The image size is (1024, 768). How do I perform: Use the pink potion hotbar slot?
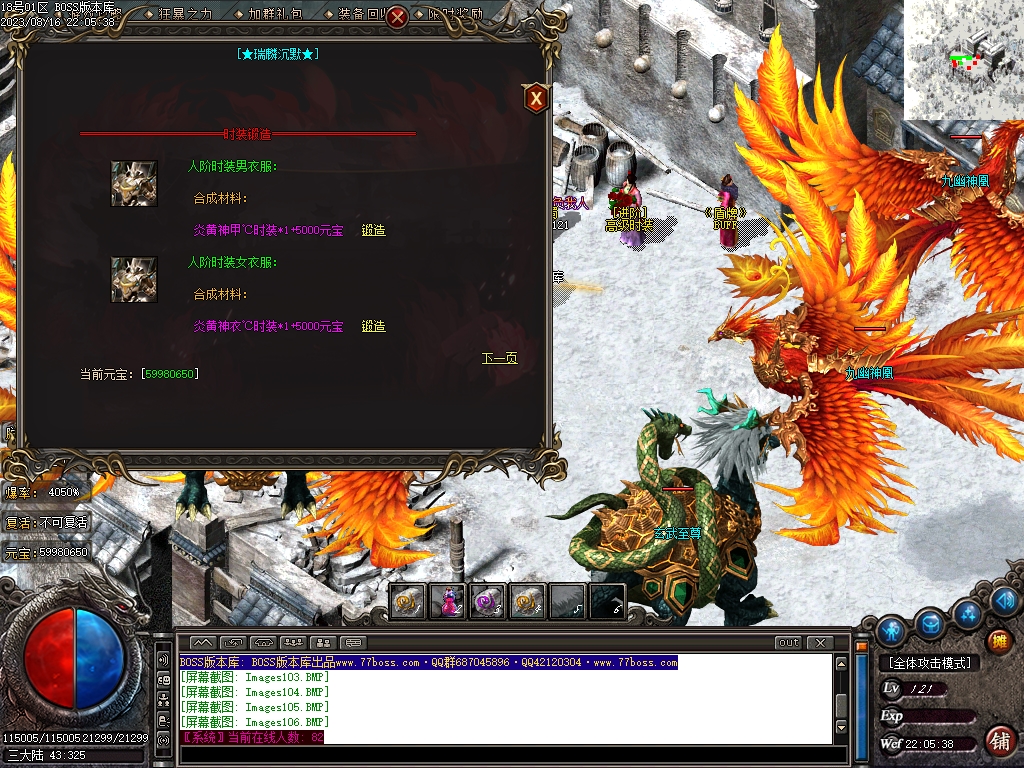point(448,601)
